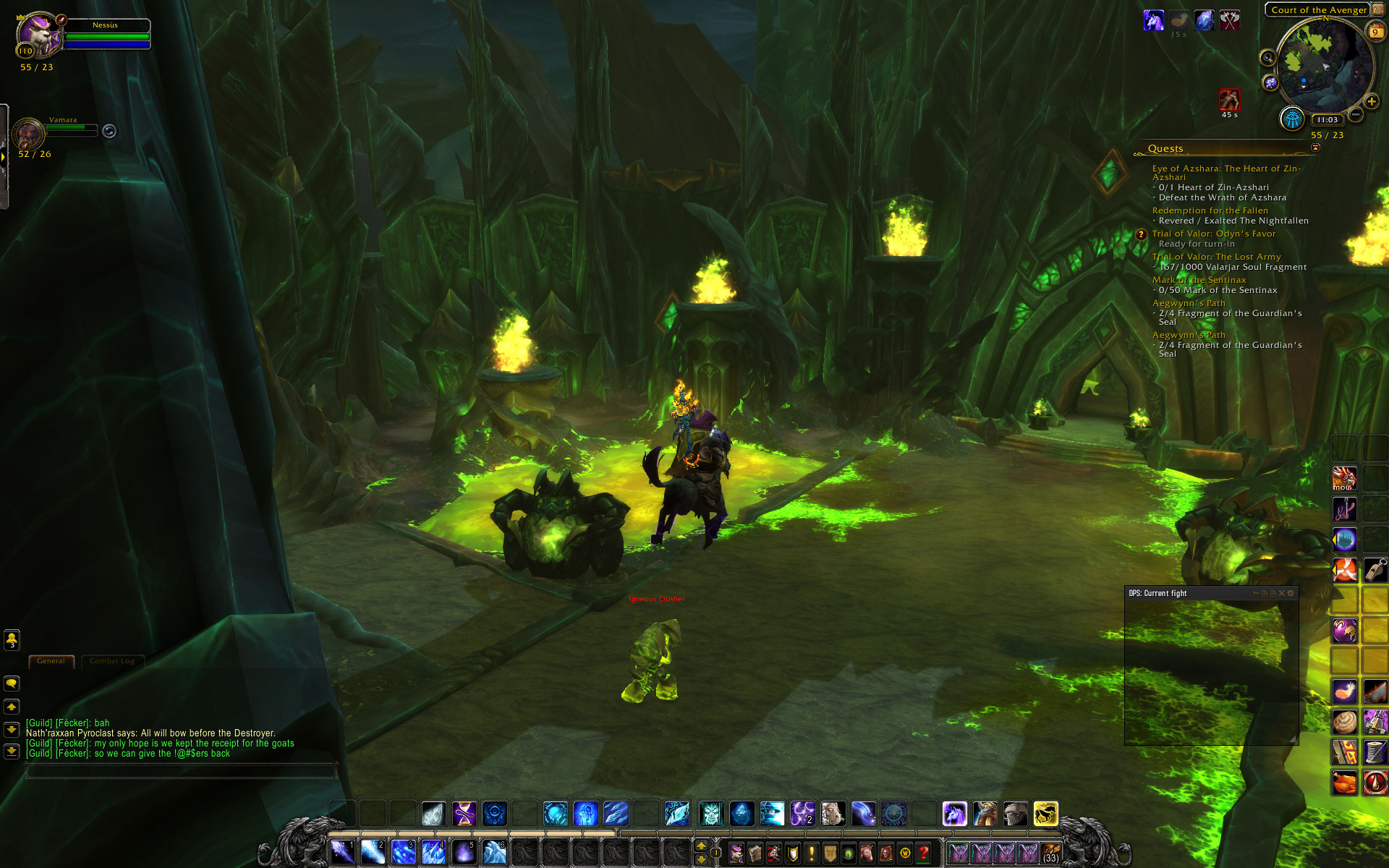Viewport: 1389px width, 868px height.
Task: Open the minimap tracking magnifier button
Action: (x=1267, y=58)
